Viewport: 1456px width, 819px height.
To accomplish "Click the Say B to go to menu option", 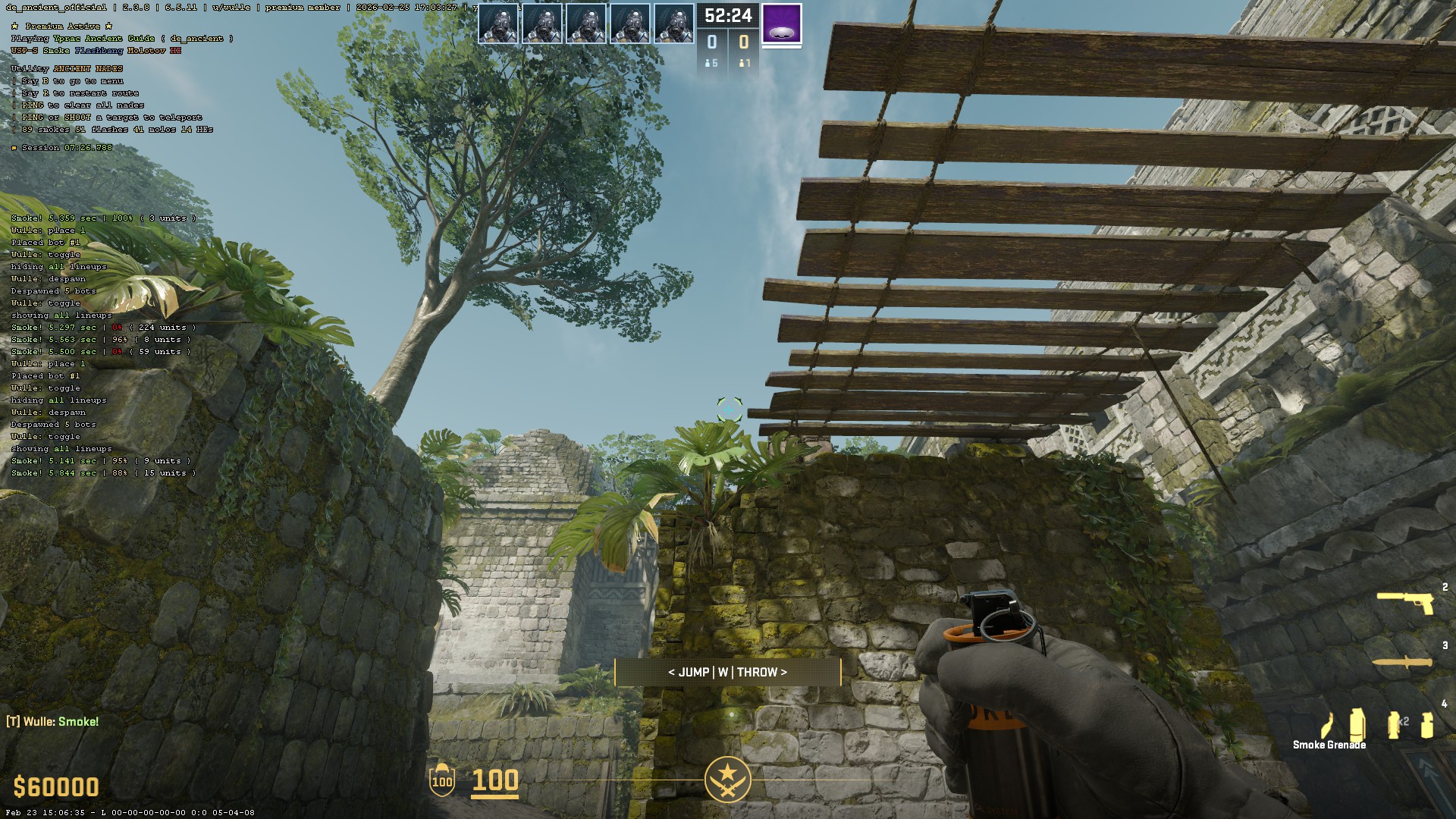I will [x=70, y=80].
